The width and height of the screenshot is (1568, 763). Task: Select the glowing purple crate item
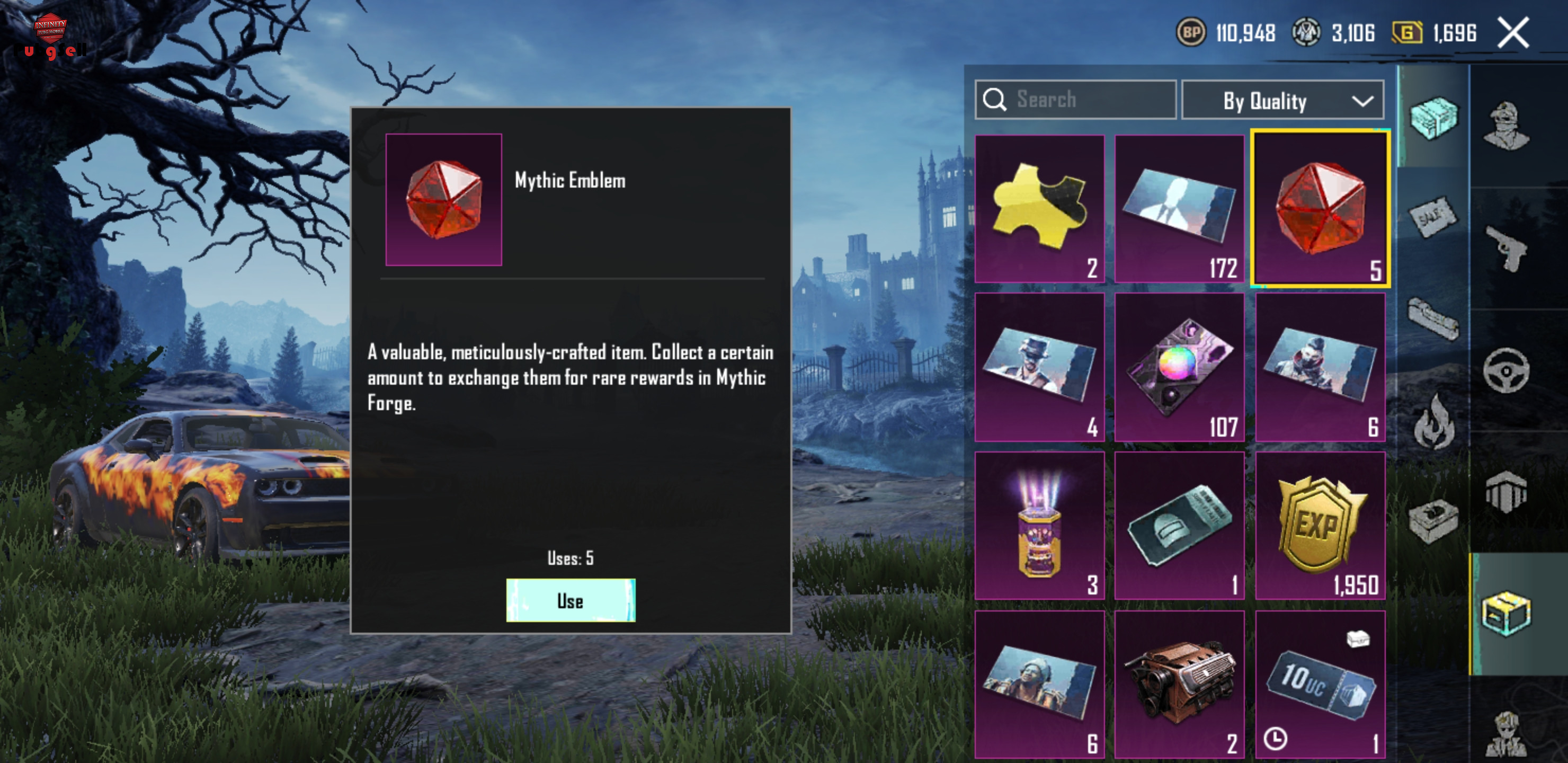[1039, 526]
